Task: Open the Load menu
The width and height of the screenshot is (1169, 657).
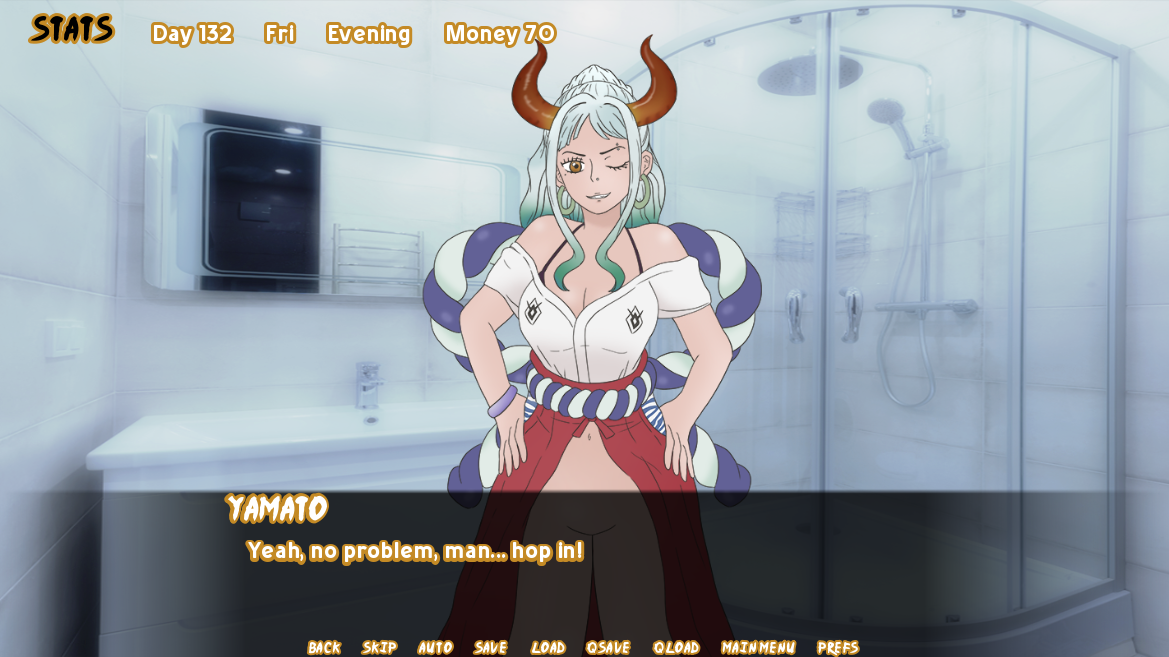Action: click(x=548, y=647)
